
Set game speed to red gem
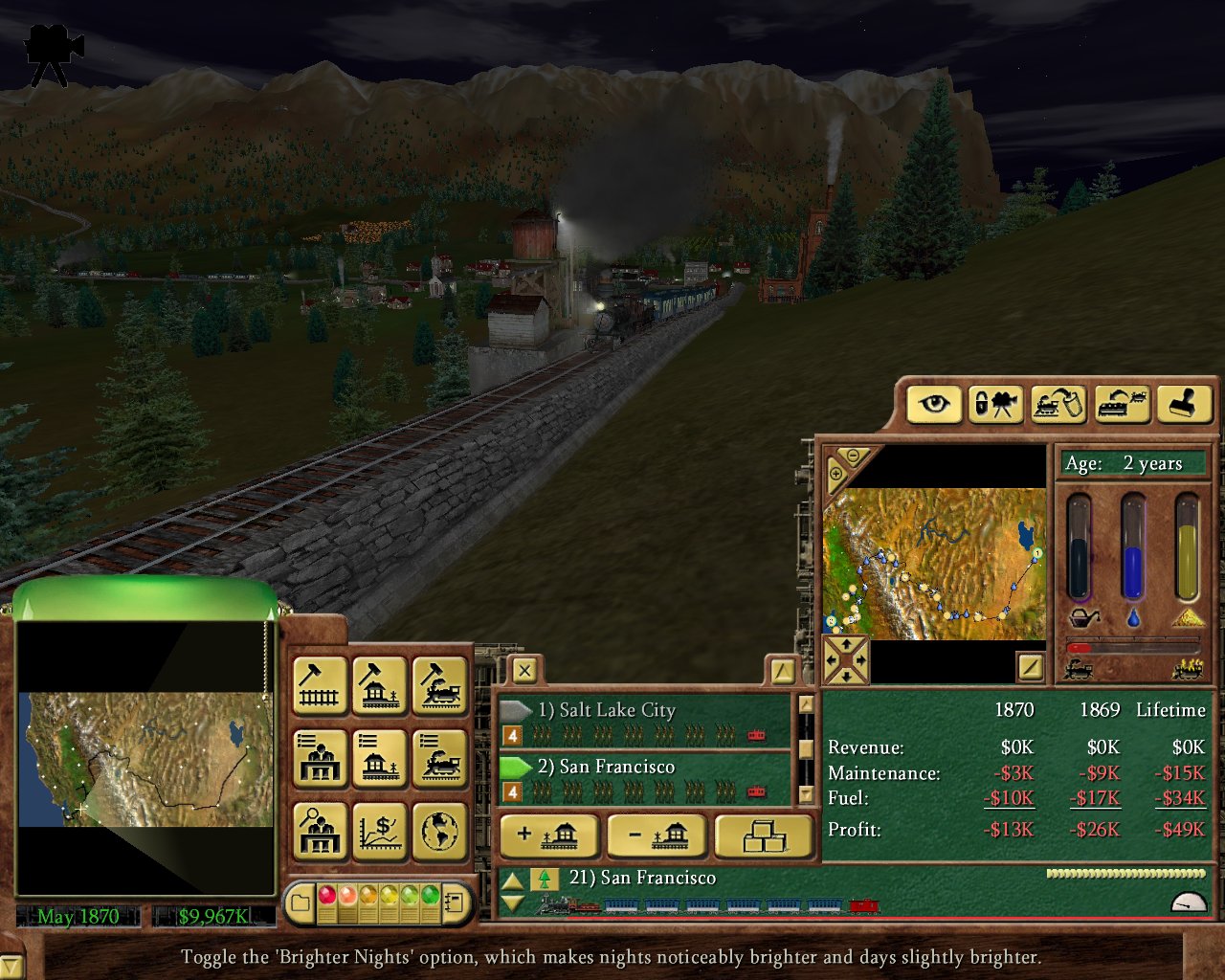tap(327, 896)
